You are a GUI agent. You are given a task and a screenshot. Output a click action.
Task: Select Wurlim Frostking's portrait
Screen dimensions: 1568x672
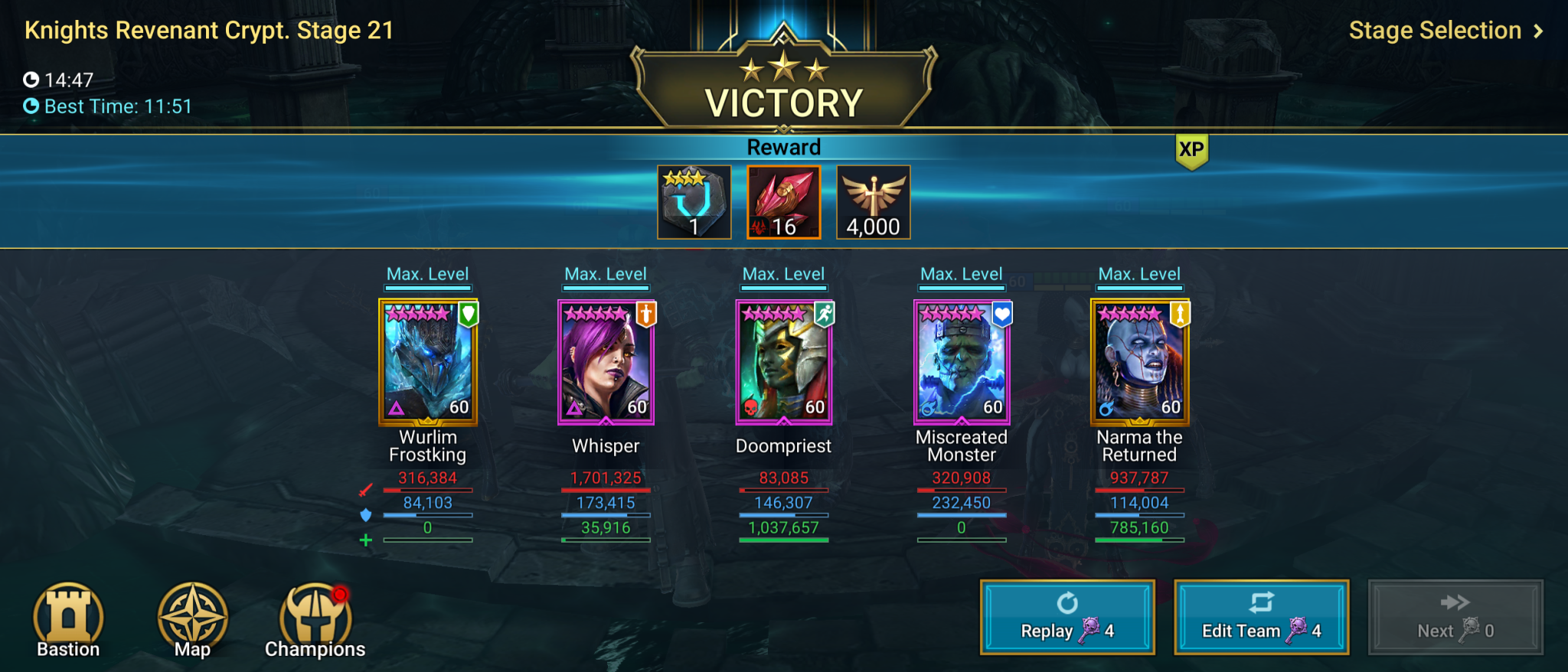point(427,360)
